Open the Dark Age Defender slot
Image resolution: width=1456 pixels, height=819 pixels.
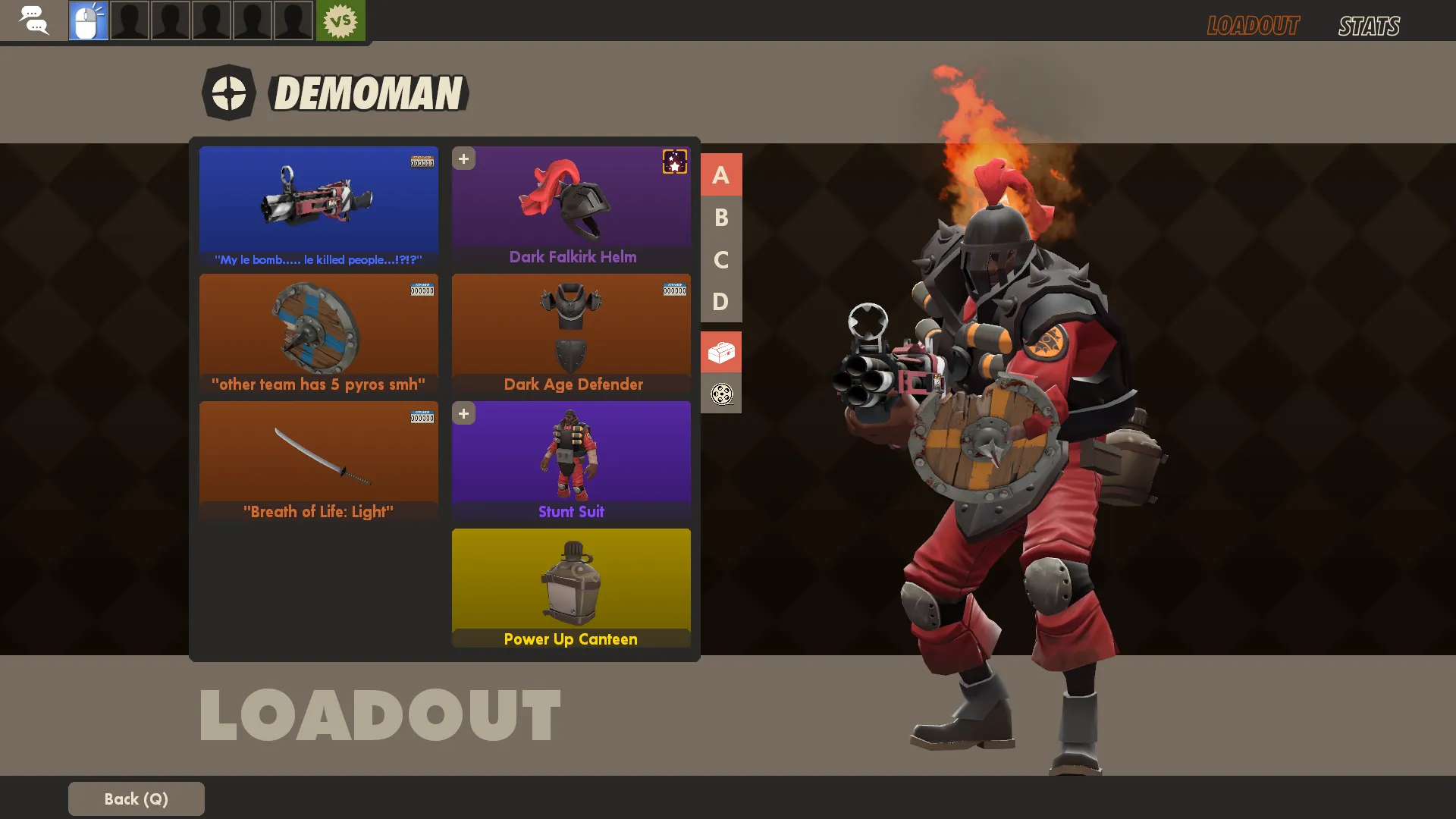[x=571, y=332]
